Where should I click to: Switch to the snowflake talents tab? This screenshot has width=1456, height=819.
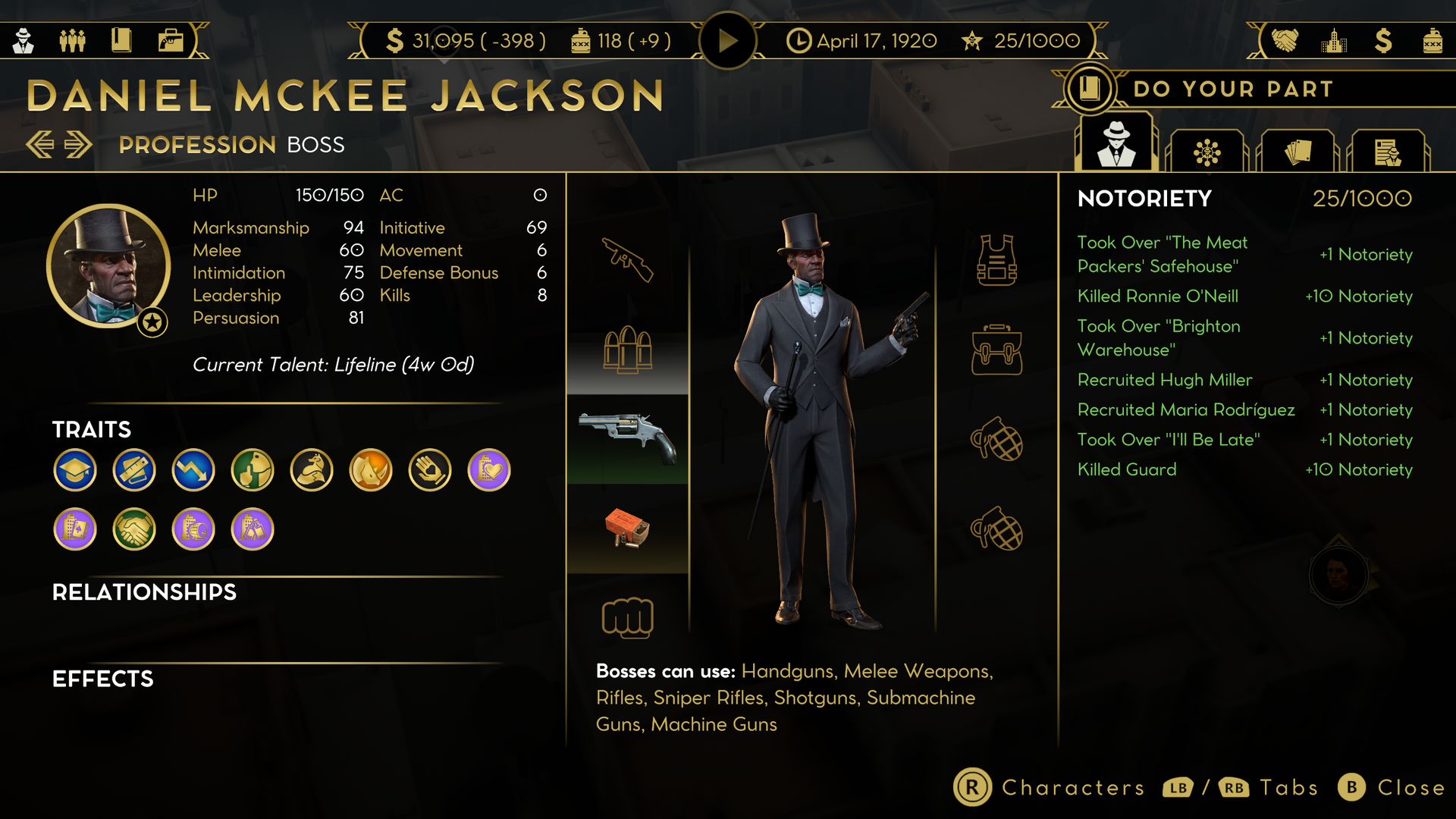pos(1207,152)
